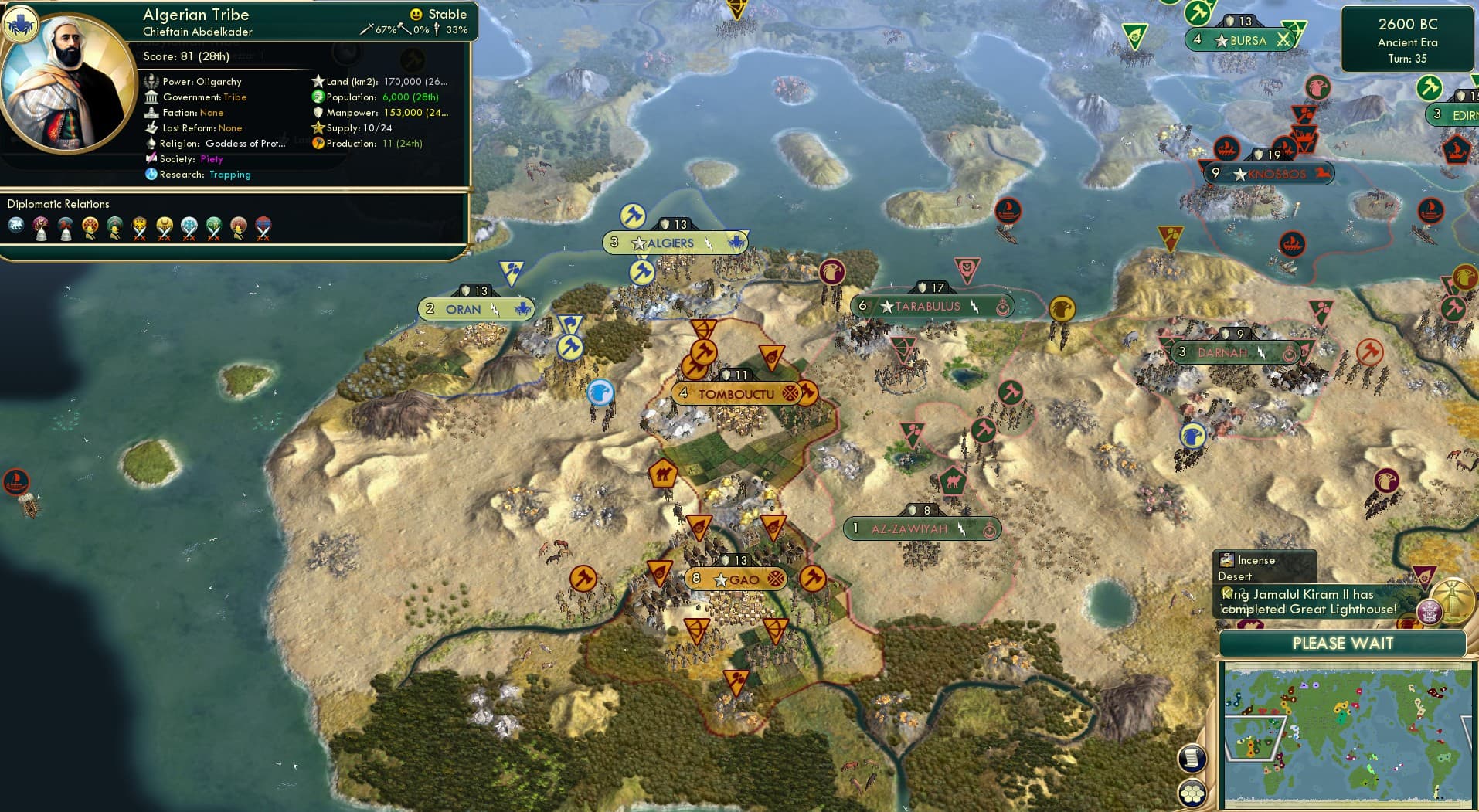Viewport: 1479px width, 812px height.
Task: Open the notification log scroll icon
Action: point(1193,757)
